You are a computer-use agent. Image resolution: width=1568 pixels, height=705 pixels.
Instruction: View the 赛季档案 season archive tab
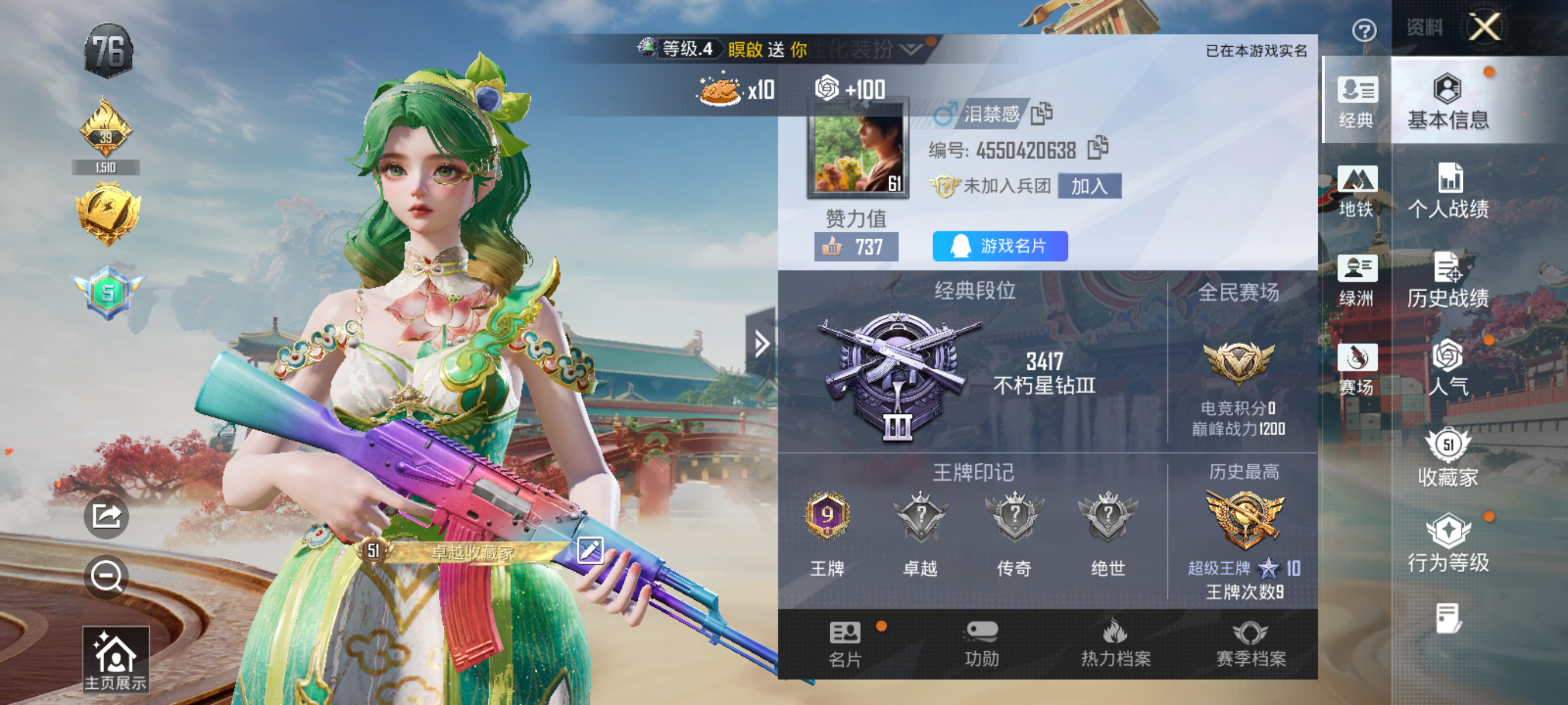(1250, 644)
